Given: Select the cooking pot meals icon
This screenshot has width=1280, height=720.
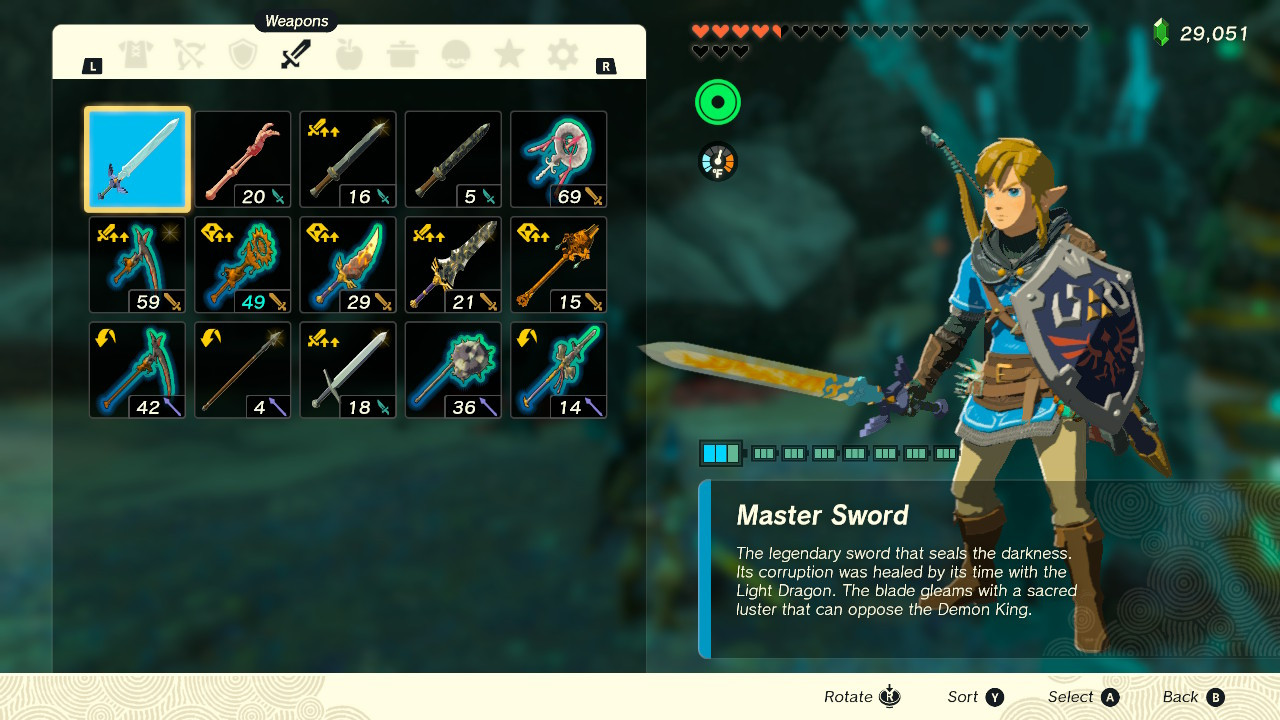Looking at the screenshot, I should (x=402, y=55).
